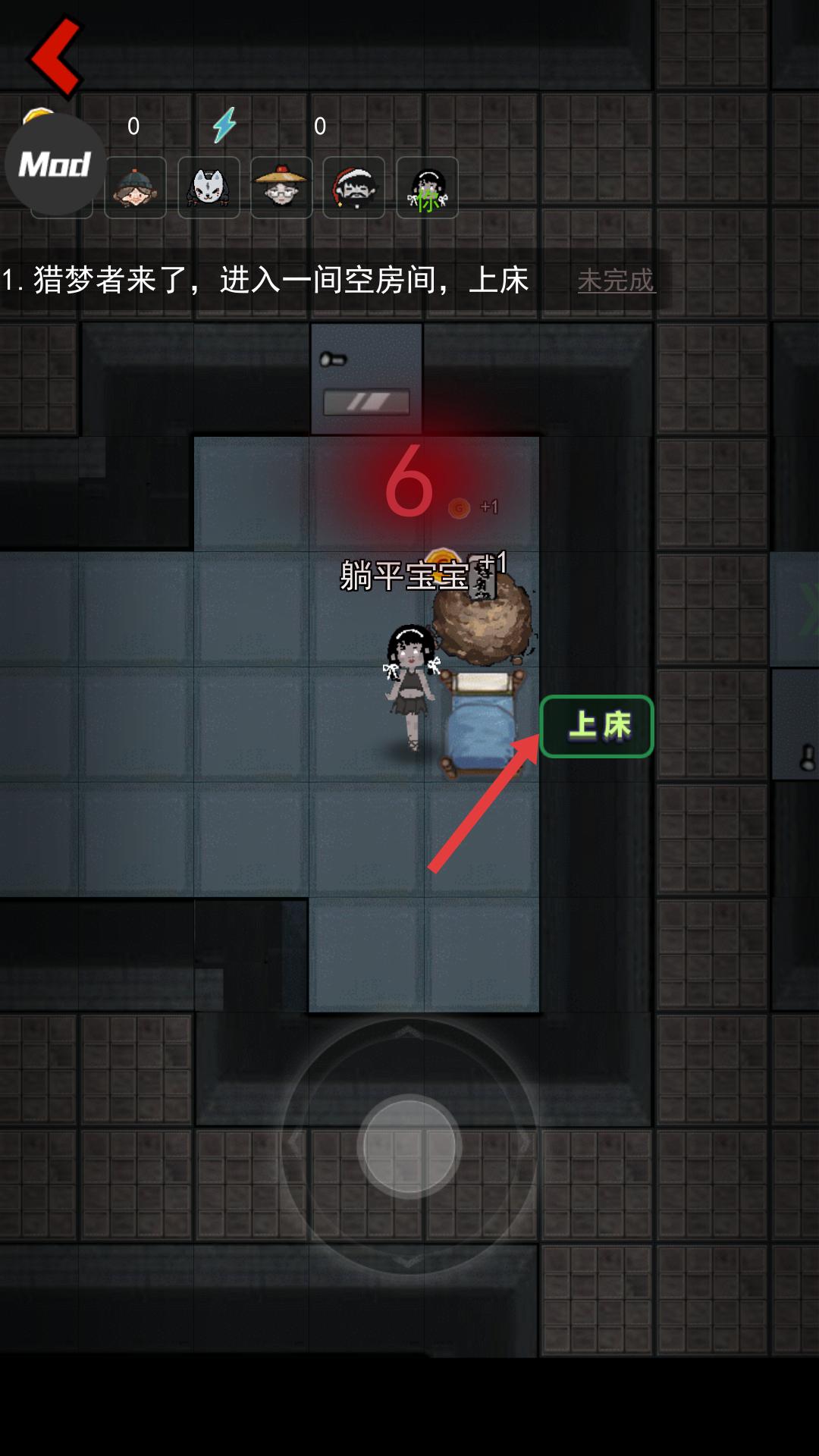Click the 上床 (get in bed) button
819x1456 pixels.
(597, 726)
